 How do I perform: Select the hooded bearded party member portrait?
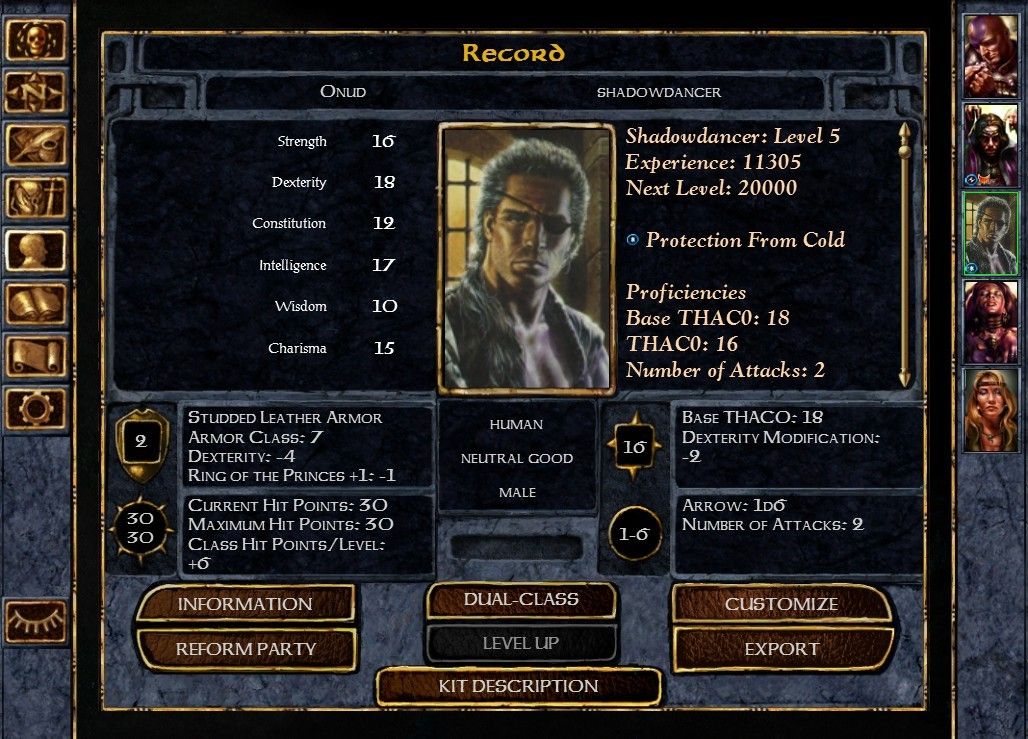tap(991, 144)
